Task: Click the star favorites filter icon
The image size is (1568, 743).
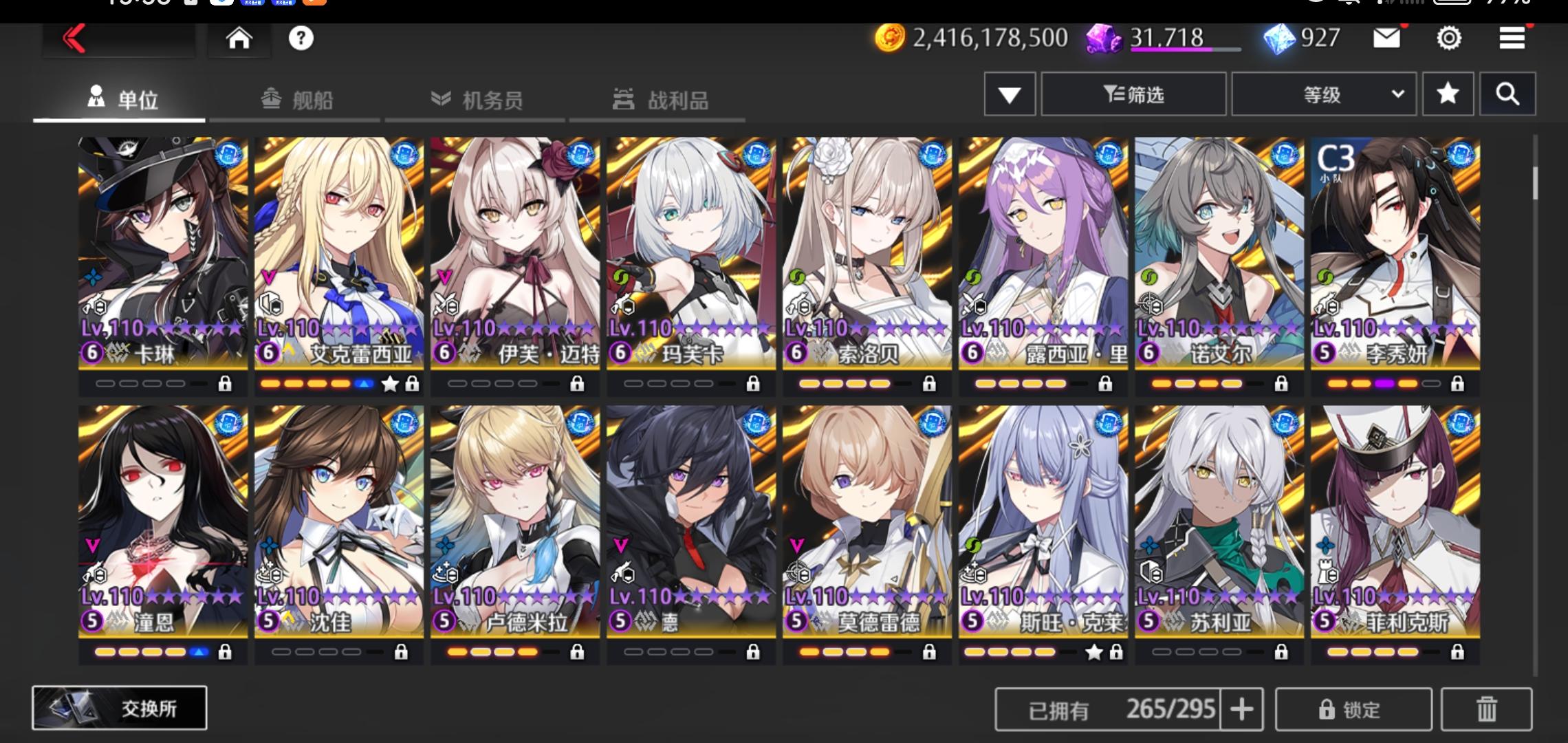Action: pos(1448,94)
